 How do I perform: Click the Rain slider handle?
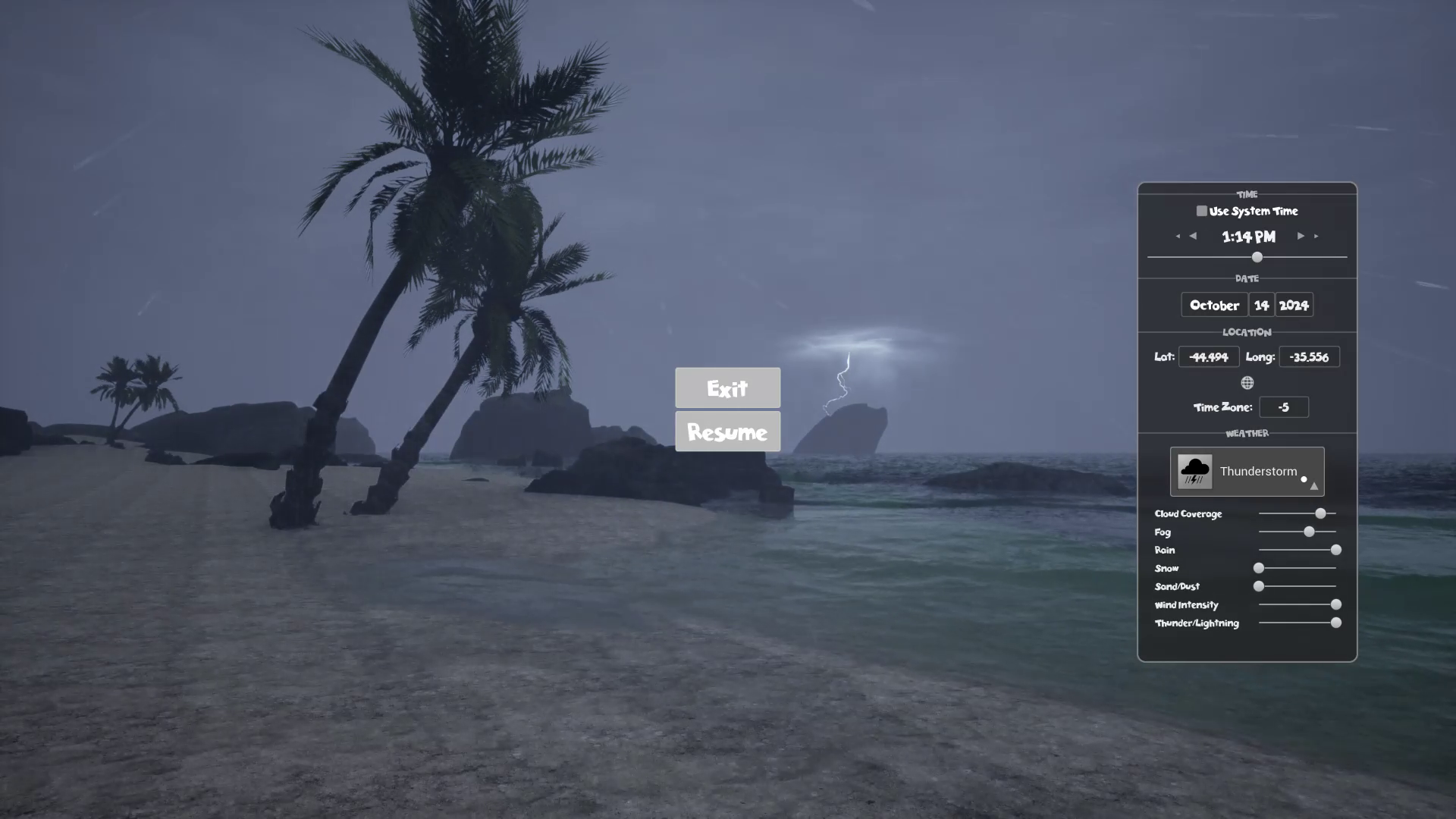coord(1335,550)
